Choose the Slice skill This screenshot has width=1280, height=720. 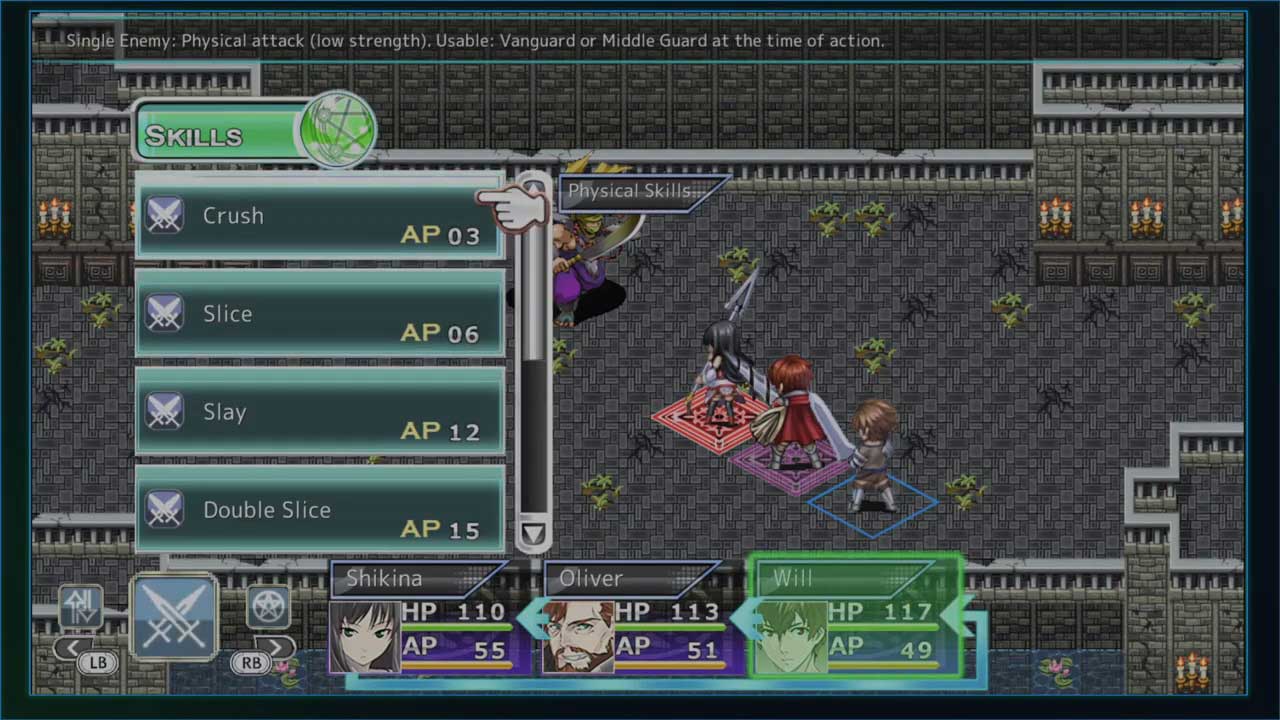point(319,314)
